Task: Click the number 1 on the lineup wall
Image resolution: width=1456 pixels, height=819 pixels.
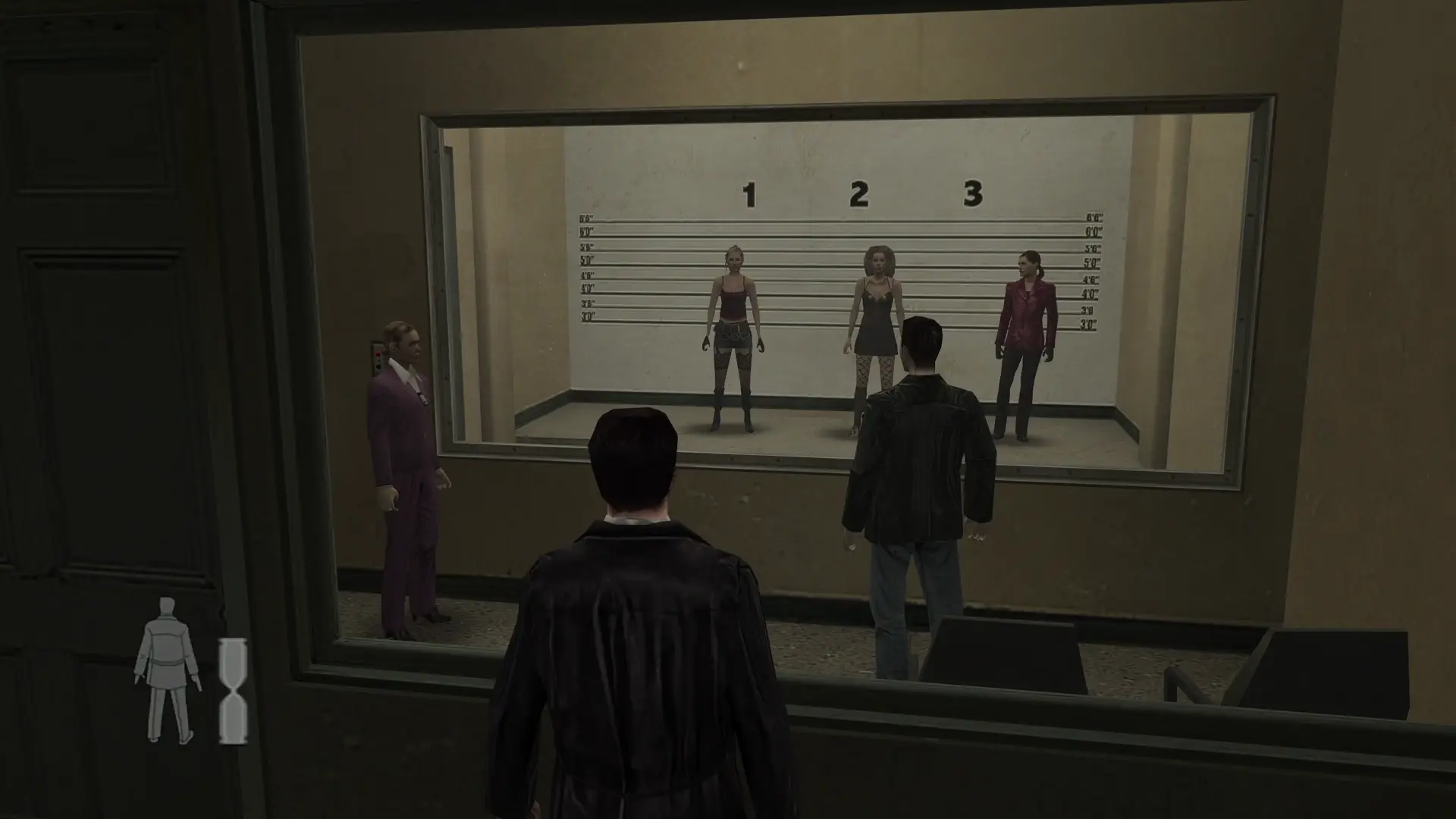Action: click(751, 196)
